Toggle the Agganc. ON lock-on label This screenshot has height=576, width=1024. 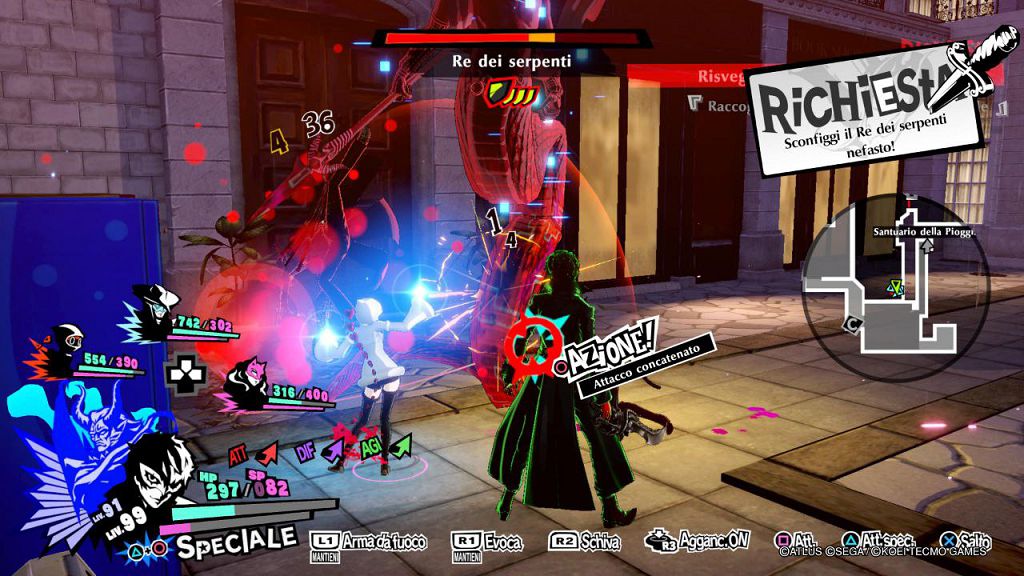[x=697, y=540]
